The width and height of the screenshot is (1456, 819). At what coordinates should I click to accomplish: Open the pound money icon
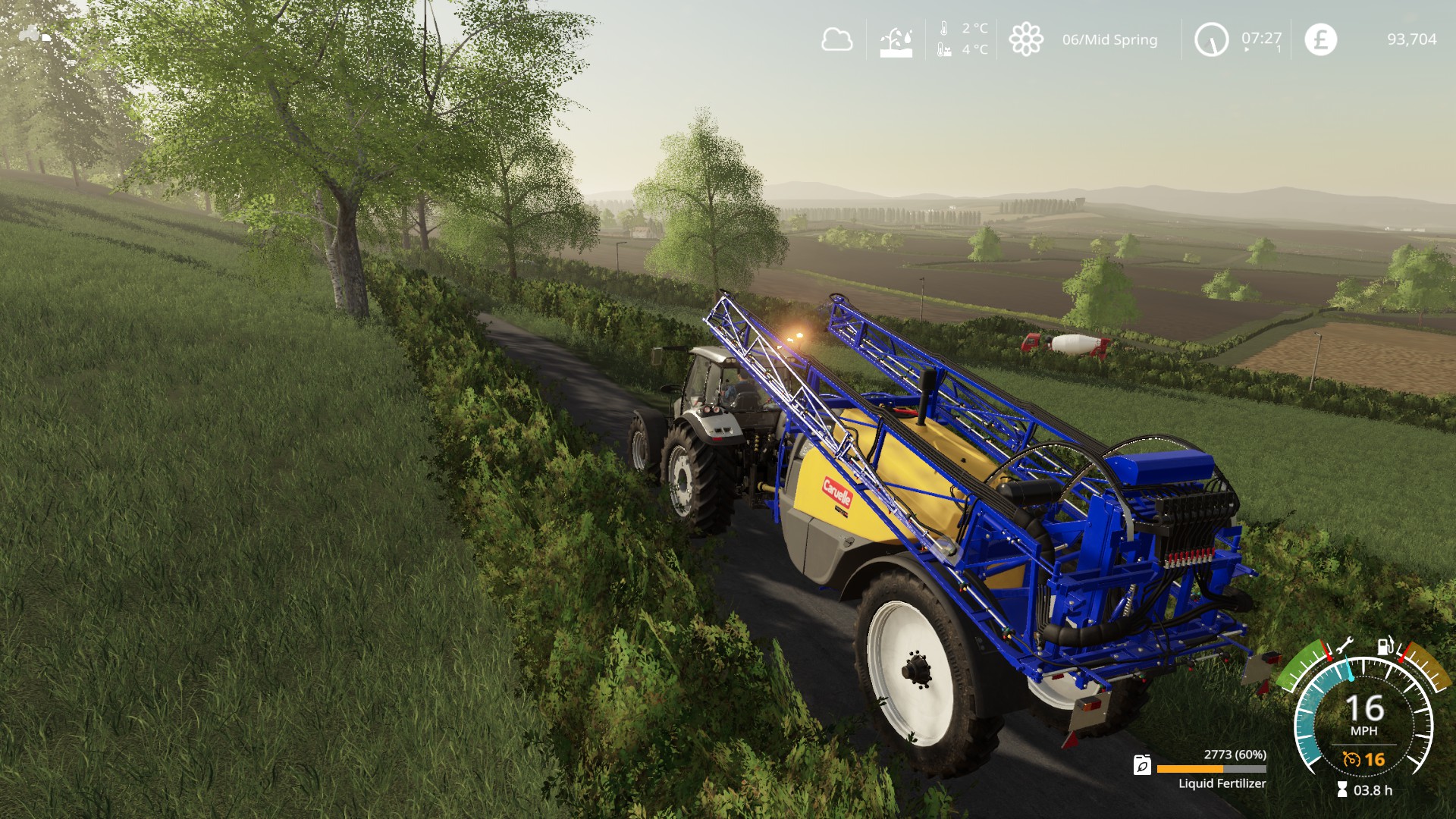coord(1320,39)
